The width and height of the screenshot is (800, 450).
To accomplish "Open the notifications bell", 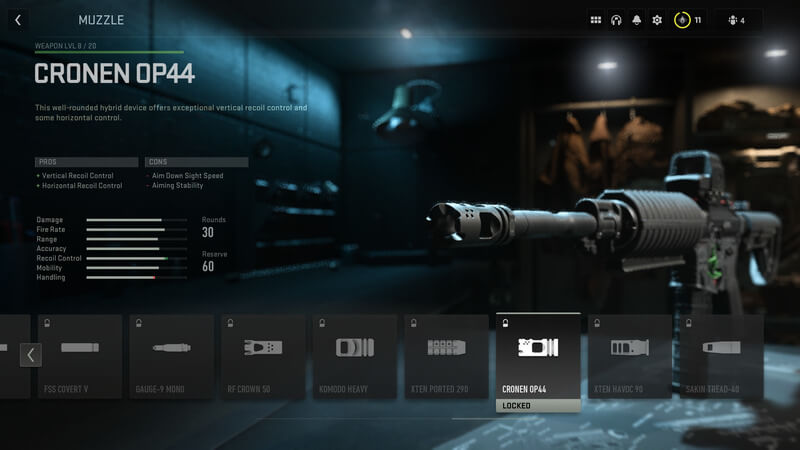I will coord(636,20).
